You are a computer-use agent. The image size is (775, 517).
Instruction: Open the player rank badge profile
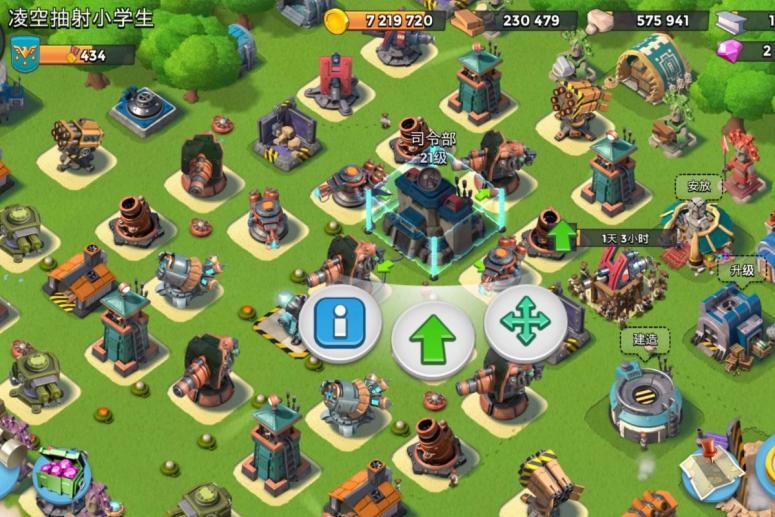pyautogui.click(x=24, y=54)
